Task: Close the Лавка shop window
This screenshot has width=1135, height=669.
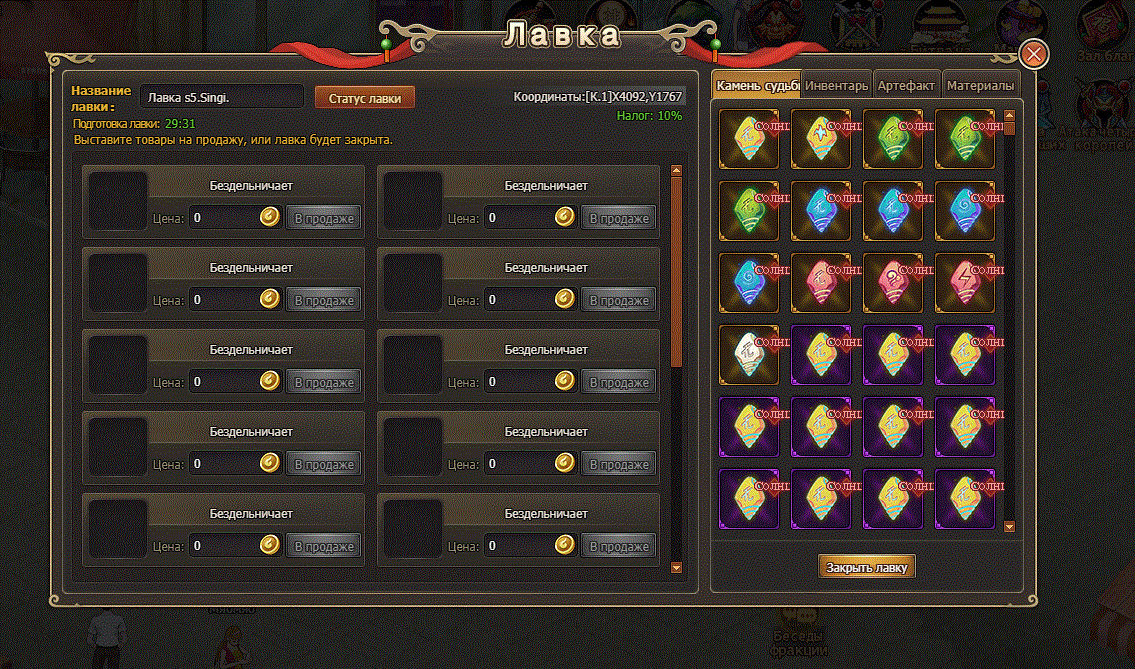Action: 1033,53
